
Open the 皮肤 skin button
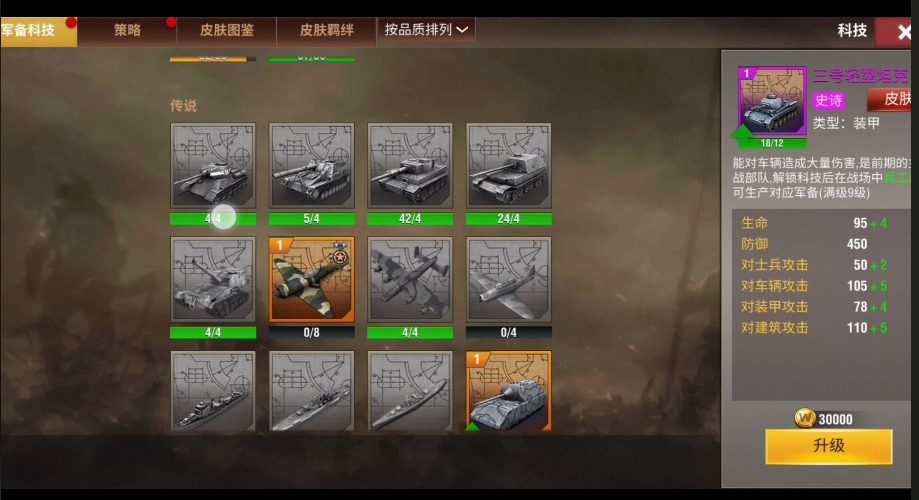[891, 99]
